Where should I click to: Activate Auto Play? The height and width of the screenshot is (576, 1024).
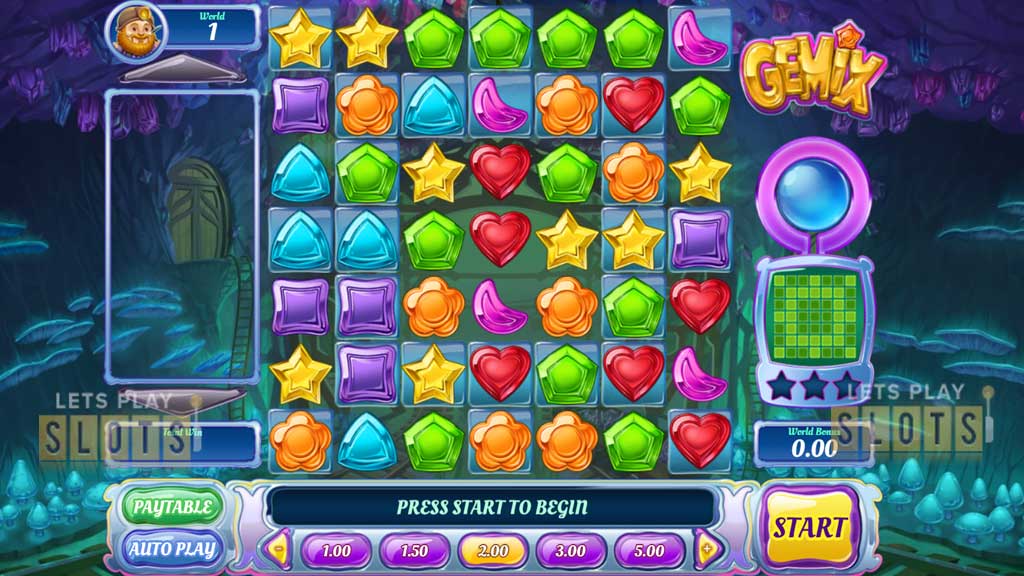(171, 548)
